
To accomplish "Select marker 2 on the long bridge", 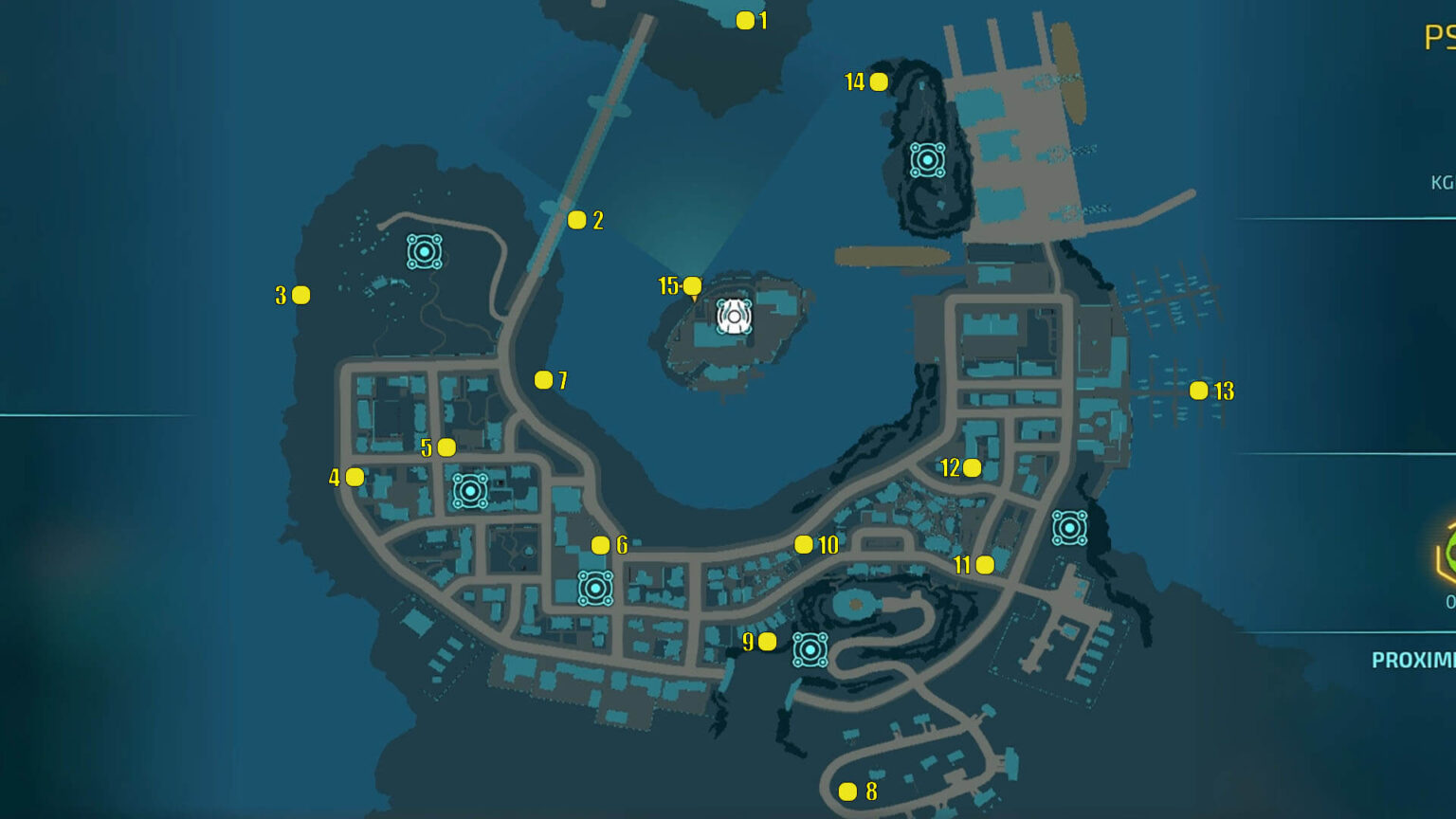I will tap(577, 219).
